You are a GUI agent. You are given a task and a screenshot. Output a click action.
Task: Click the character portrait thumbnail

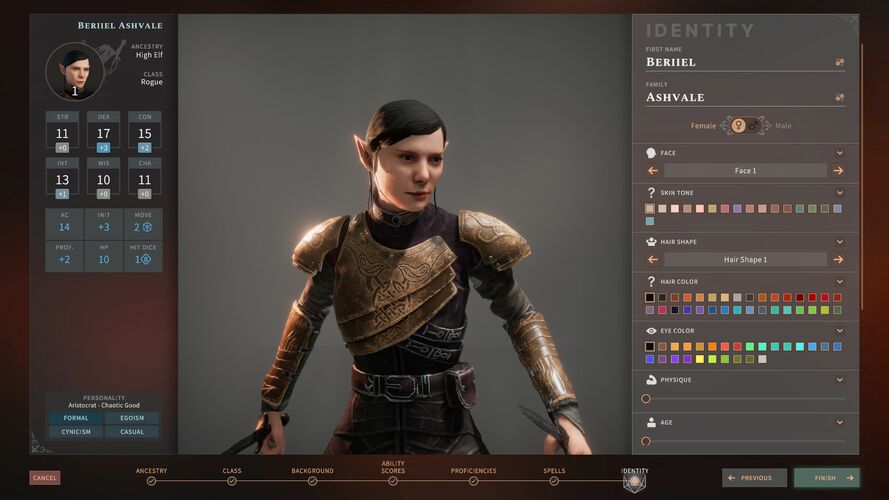[x=74, y=71]
